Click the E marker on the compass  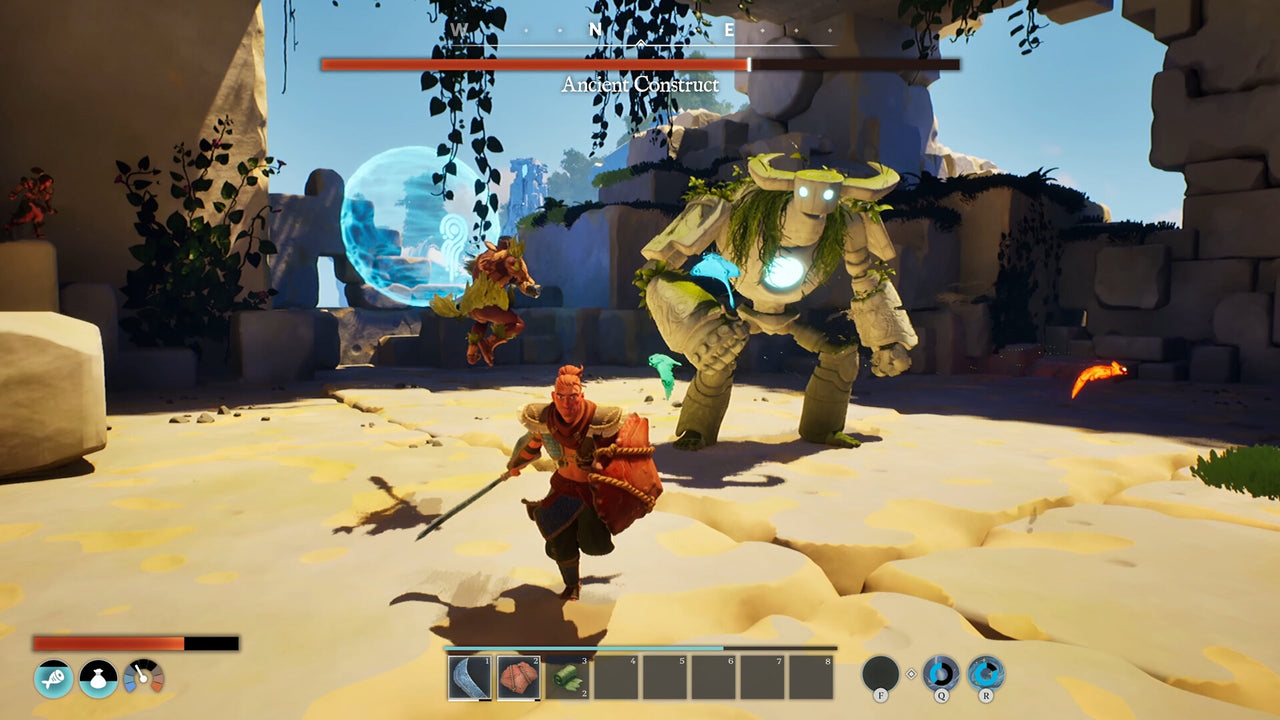pyautogui.click(x=728, y=30)
